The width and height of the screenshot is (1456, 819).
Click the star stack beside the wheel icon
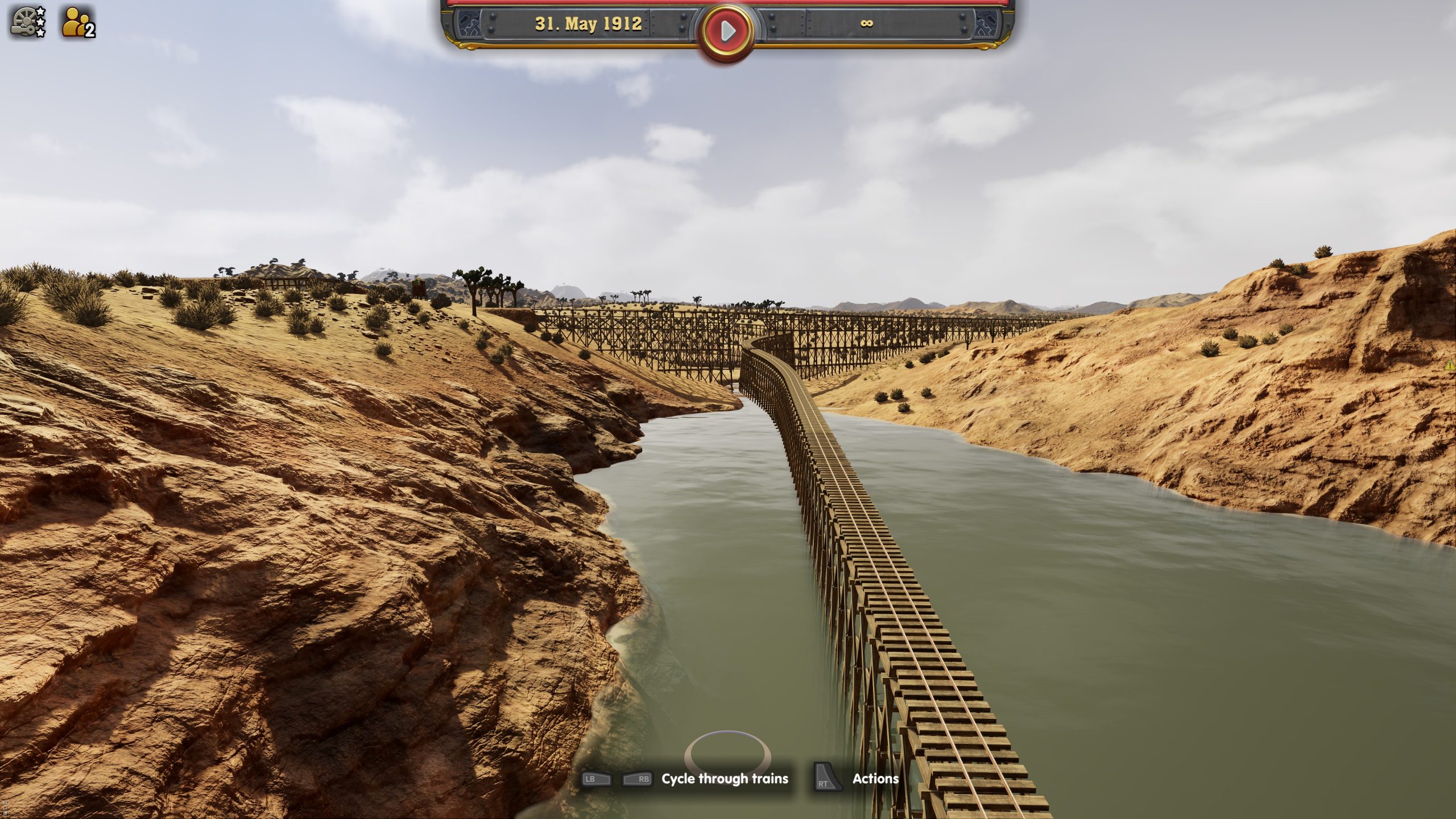[x=39, y=23]
